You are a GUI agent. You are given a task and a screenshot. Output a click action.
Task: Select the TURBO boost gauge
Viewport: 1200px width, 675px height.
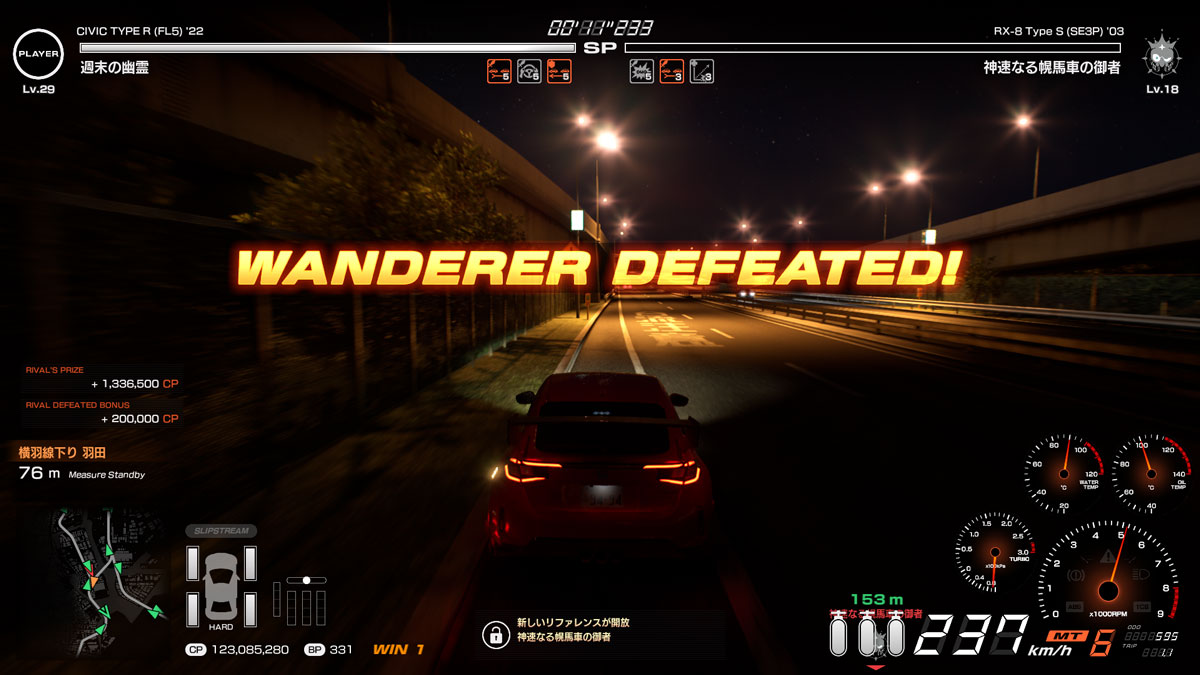[x=994, y=550]
